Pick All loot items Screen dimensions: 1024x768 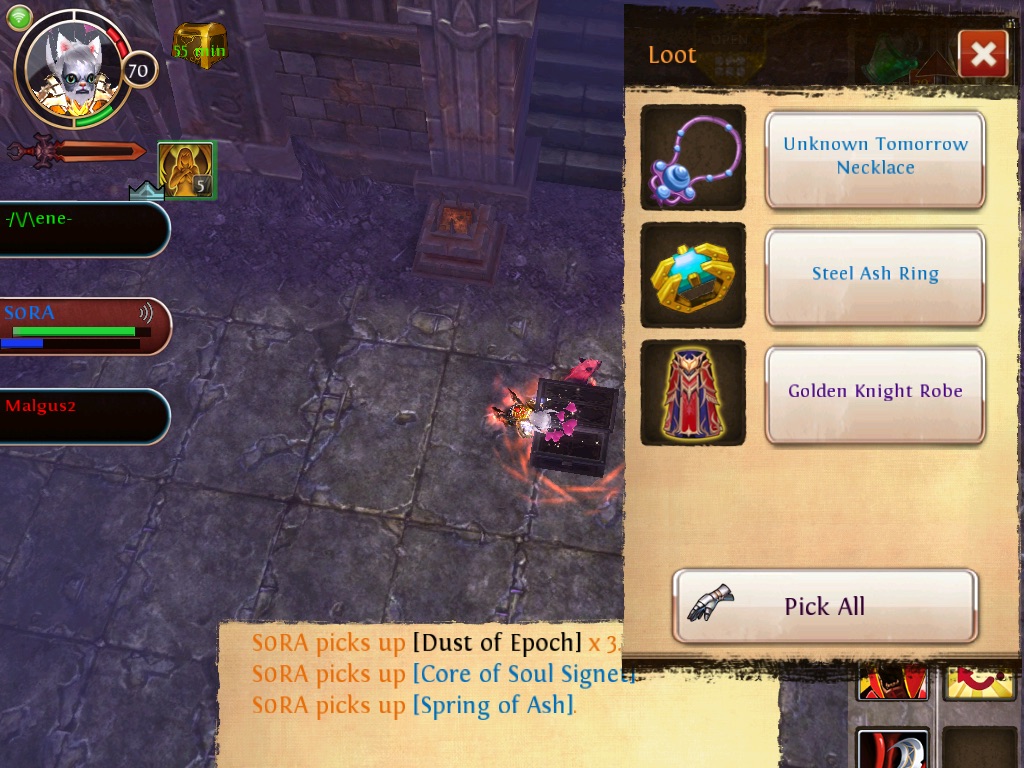point(824,606)
